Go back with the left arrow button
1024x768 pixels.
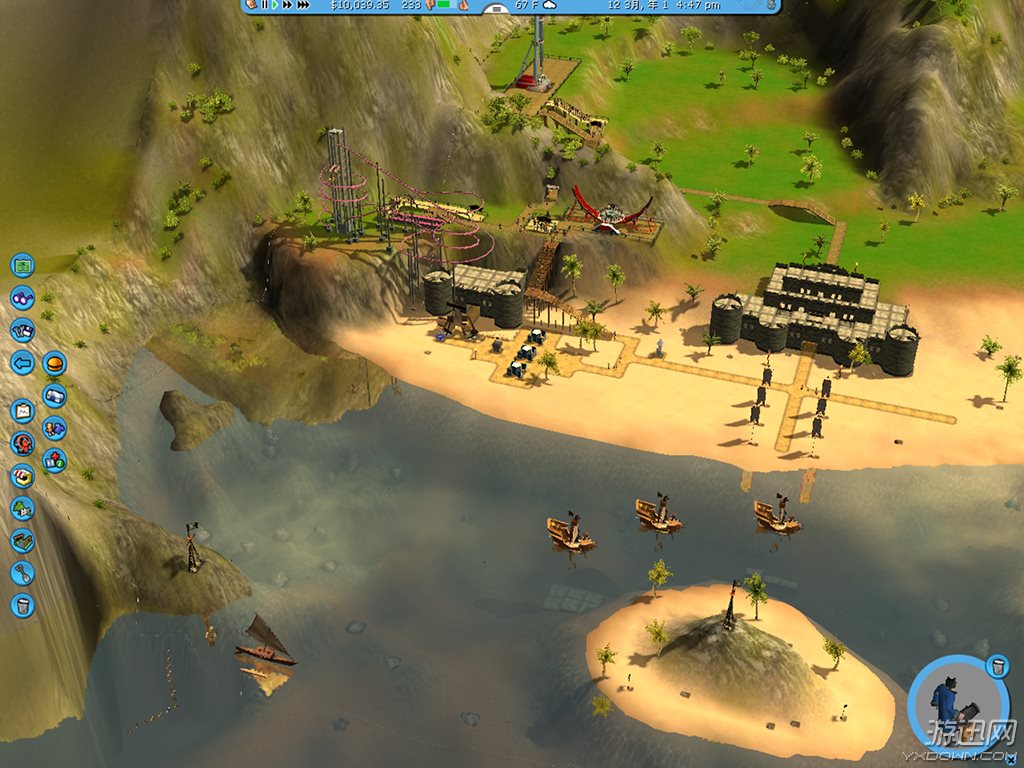tap(22, 362)
